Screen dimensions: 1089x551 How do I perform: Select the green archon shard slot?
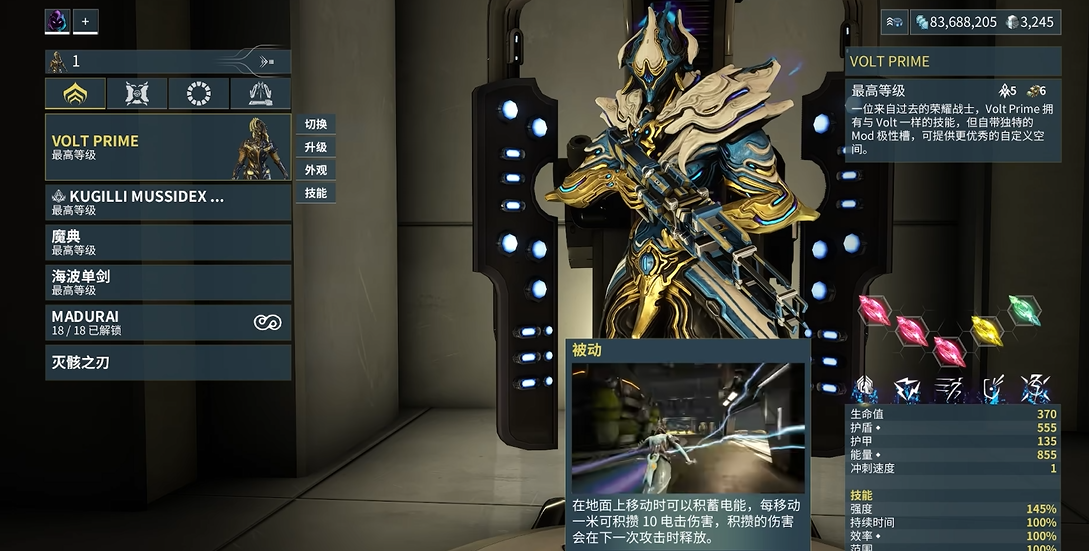point(1023,309)
